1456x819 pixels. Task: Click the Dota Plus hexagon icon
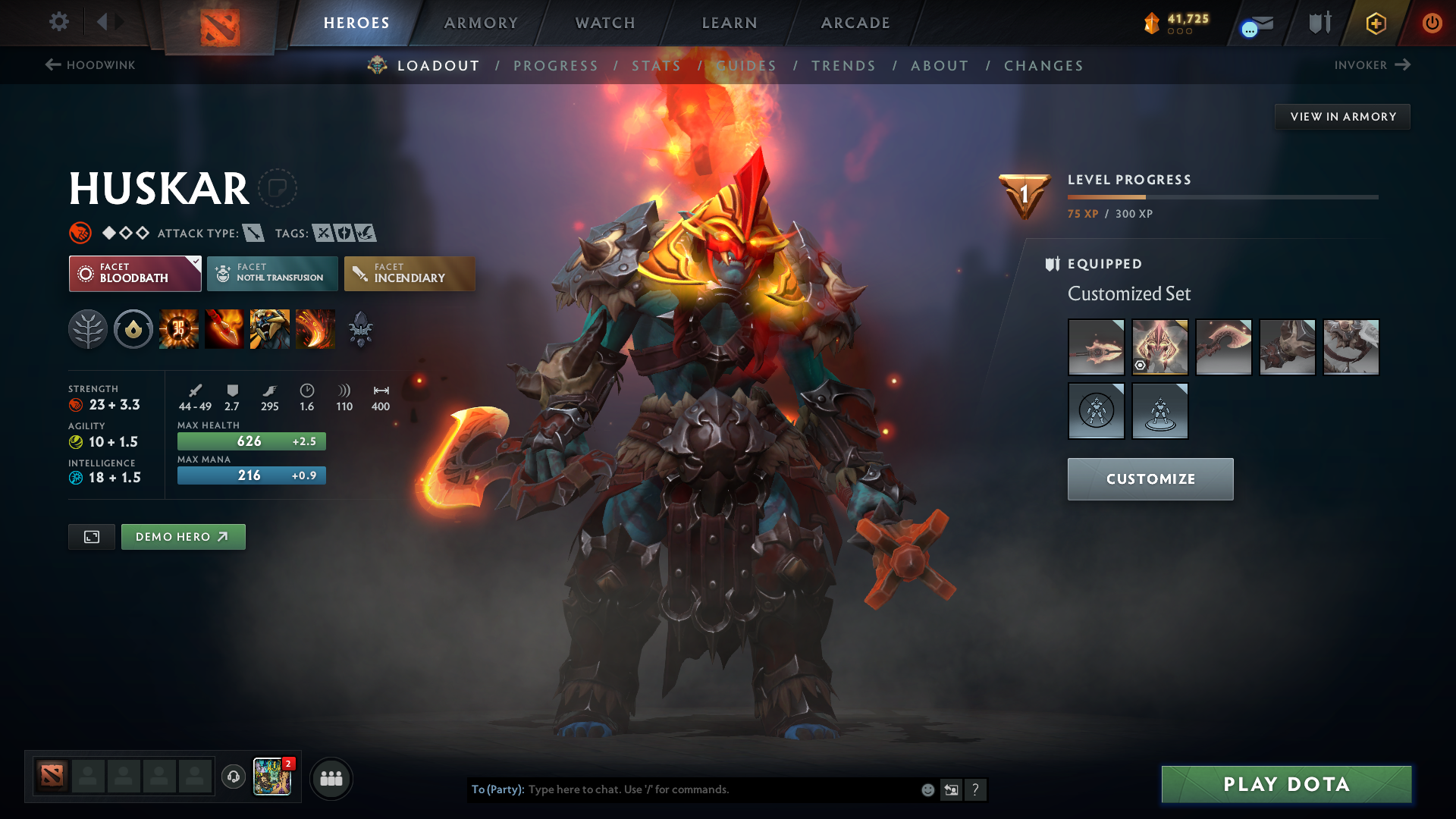point(1376,23)
